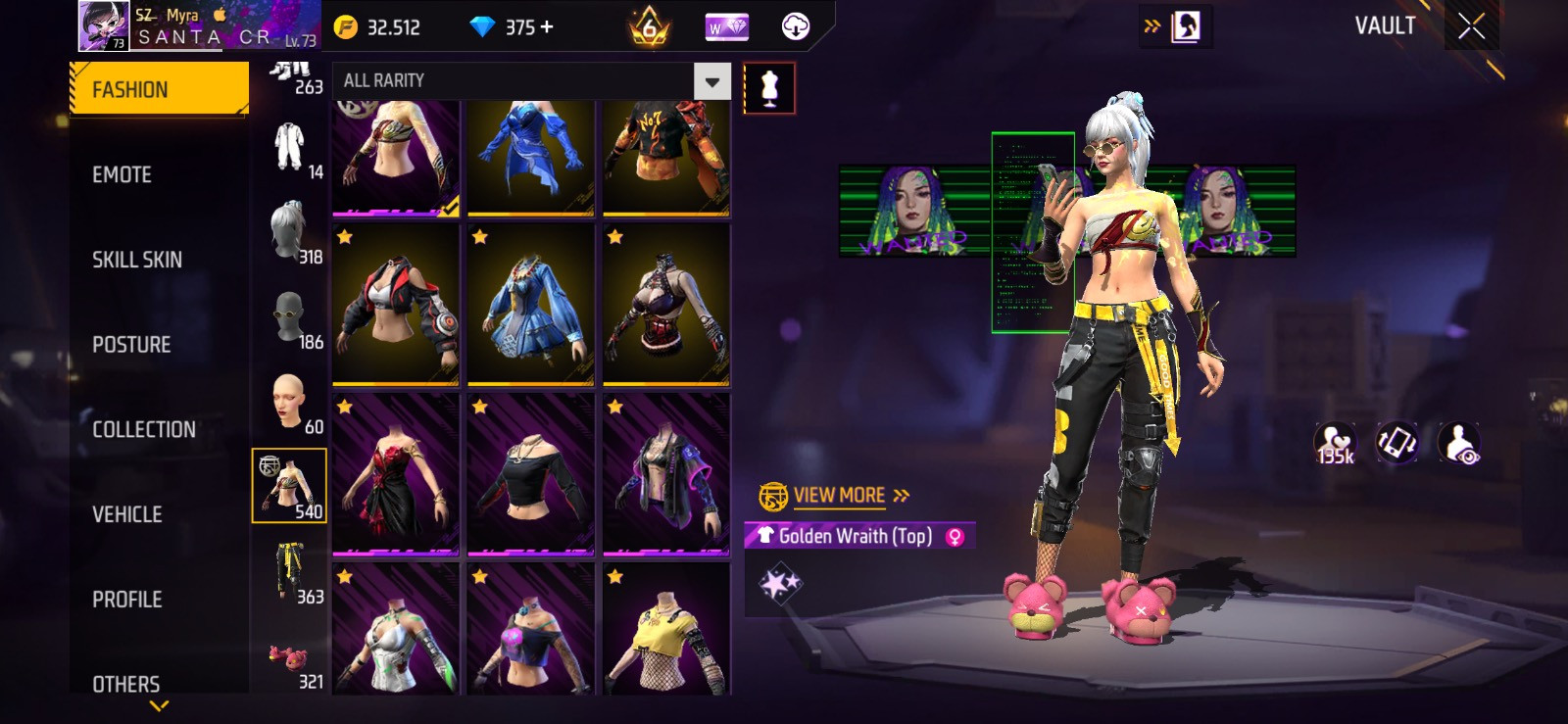
Task: Choose the bear slippers shoes subcategory
Action: pyautogui.click(x=290, y=658)
